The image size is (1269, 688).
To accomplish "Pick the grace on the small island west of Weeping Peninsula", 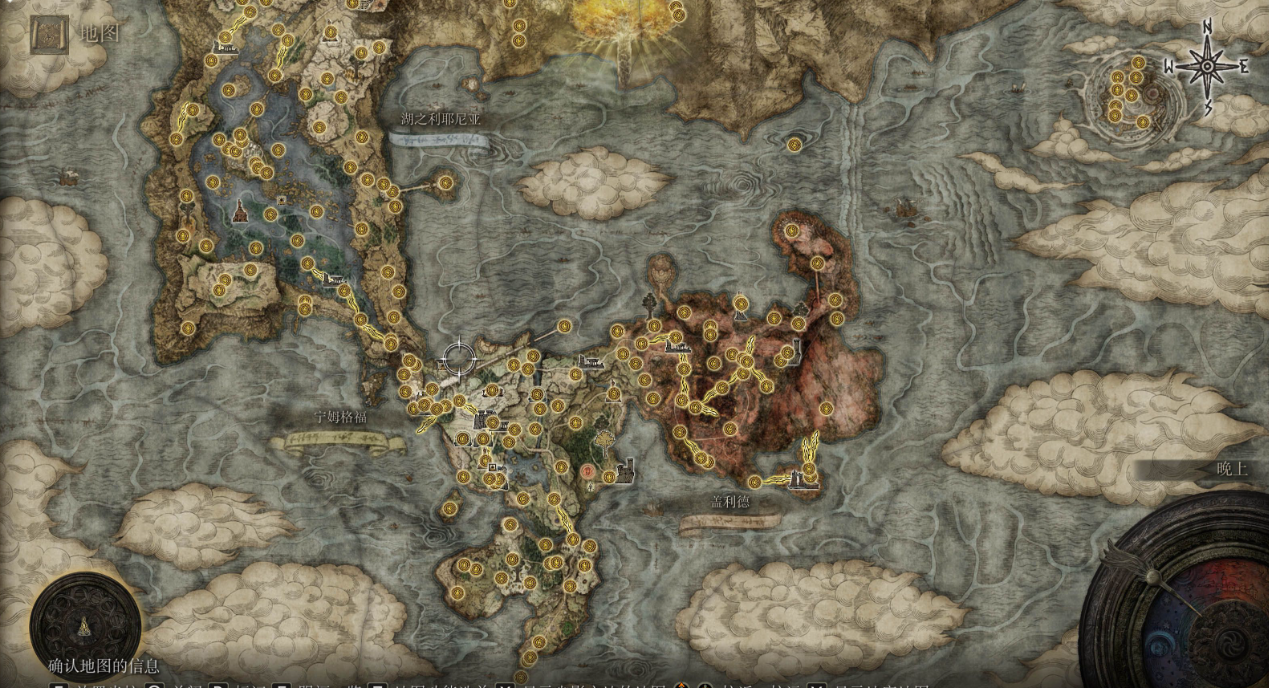I will pos(449,509).
